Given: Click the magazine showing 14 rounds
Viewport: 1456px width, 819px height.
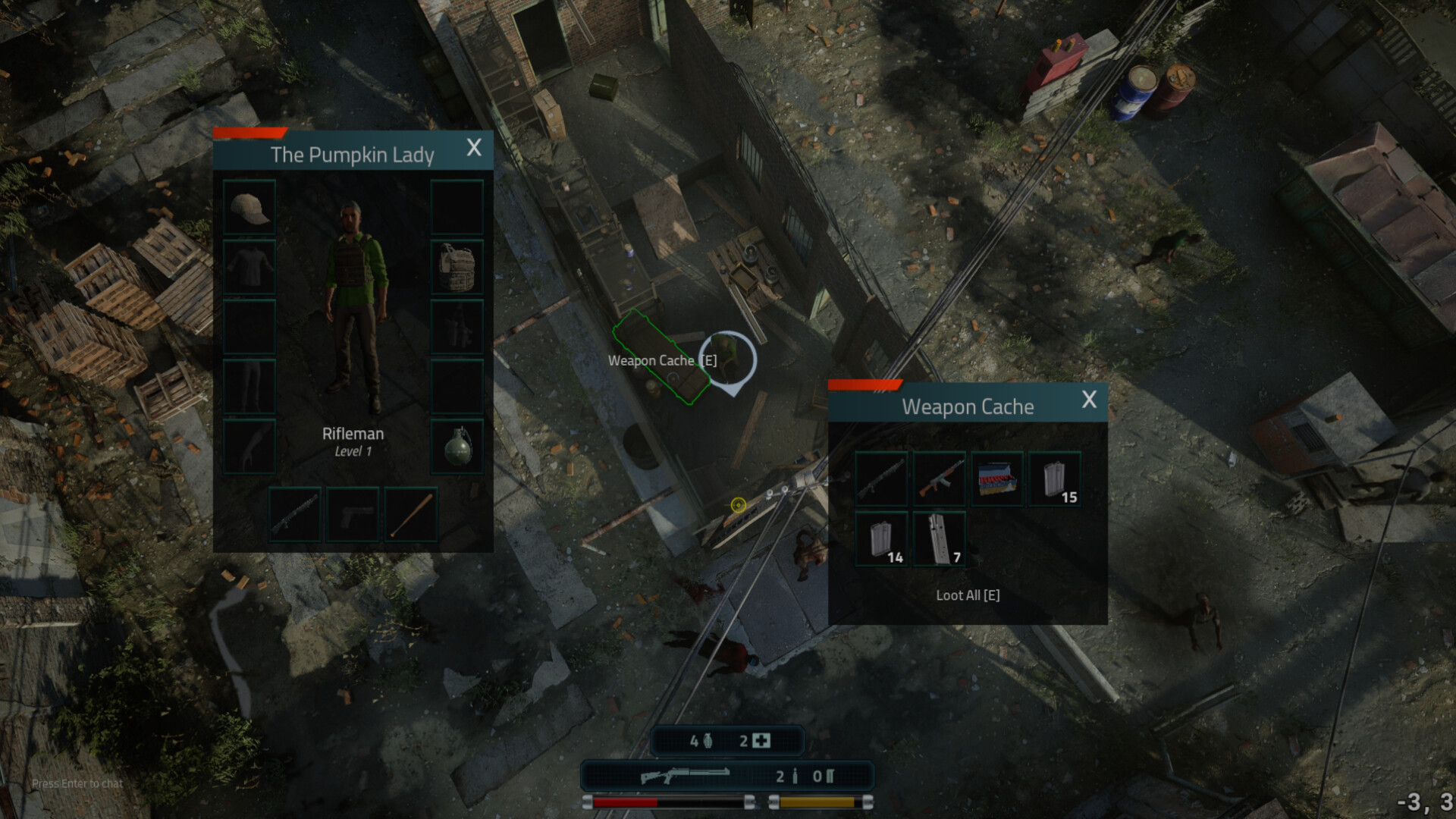Looking at the screenshot, I should pos(881,537).
